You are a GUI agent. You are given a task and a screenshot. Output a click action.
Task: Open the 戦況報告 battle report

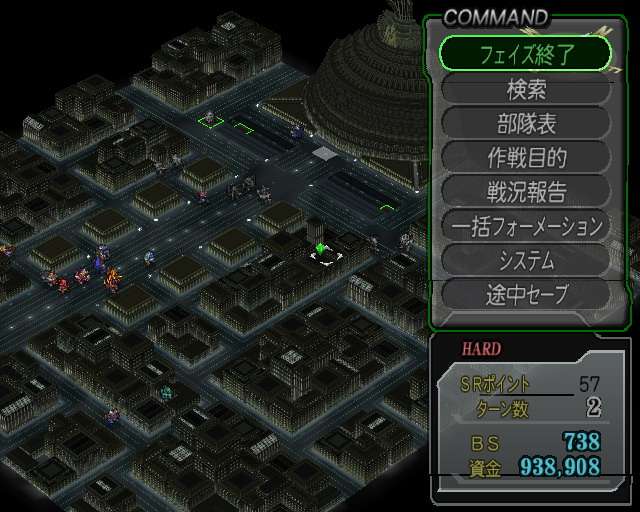click(x=525, y=192)
